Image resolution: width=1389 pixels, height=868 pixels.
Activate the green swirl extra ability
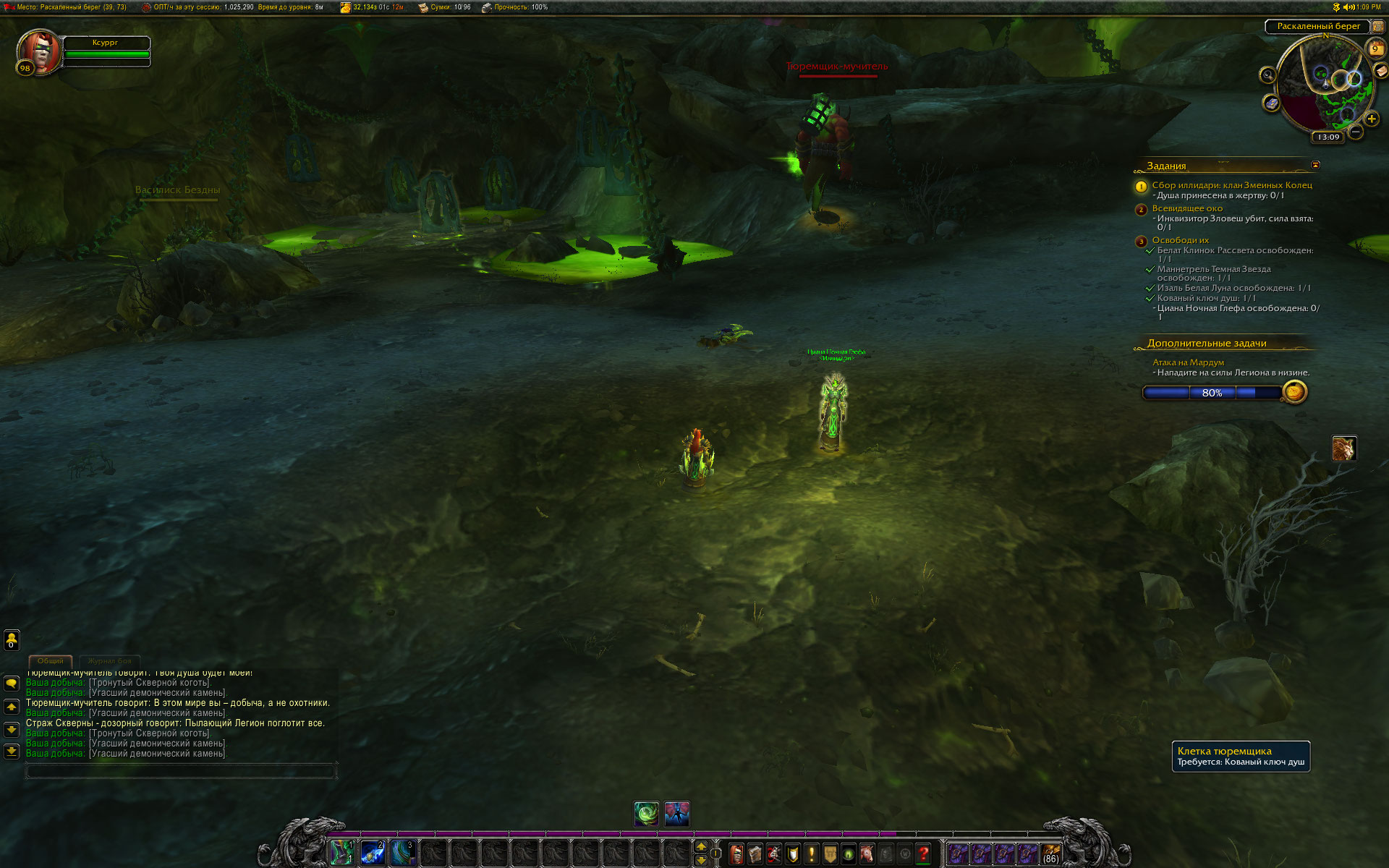point(647,814)
